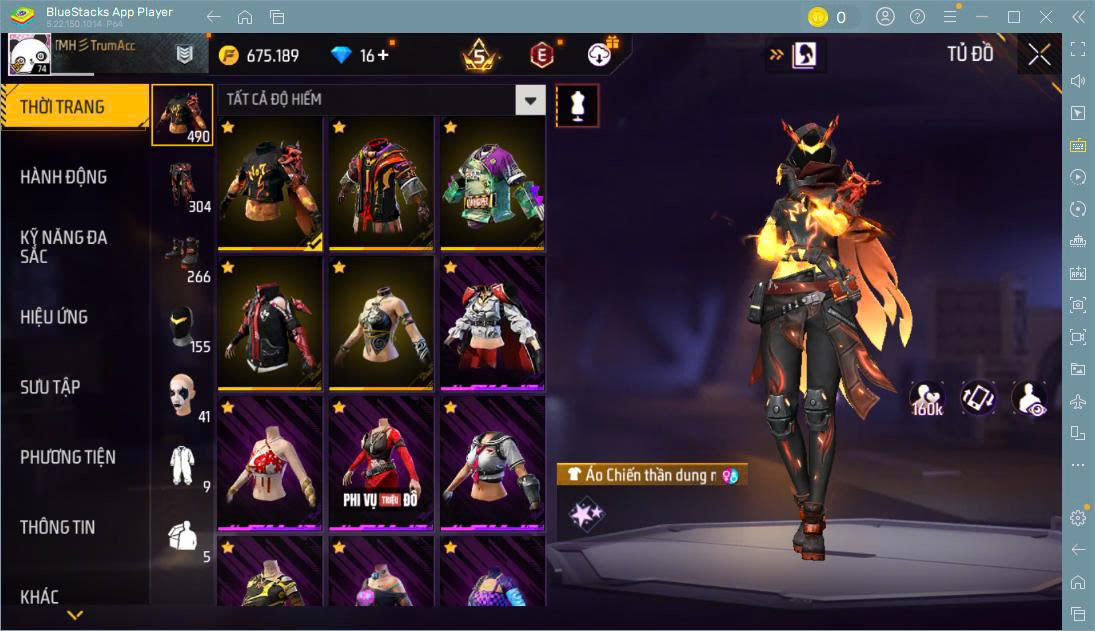Open the HIỆU ỨNG category
This screenshot has height=631, width=1095.
(x=55, y=317)
